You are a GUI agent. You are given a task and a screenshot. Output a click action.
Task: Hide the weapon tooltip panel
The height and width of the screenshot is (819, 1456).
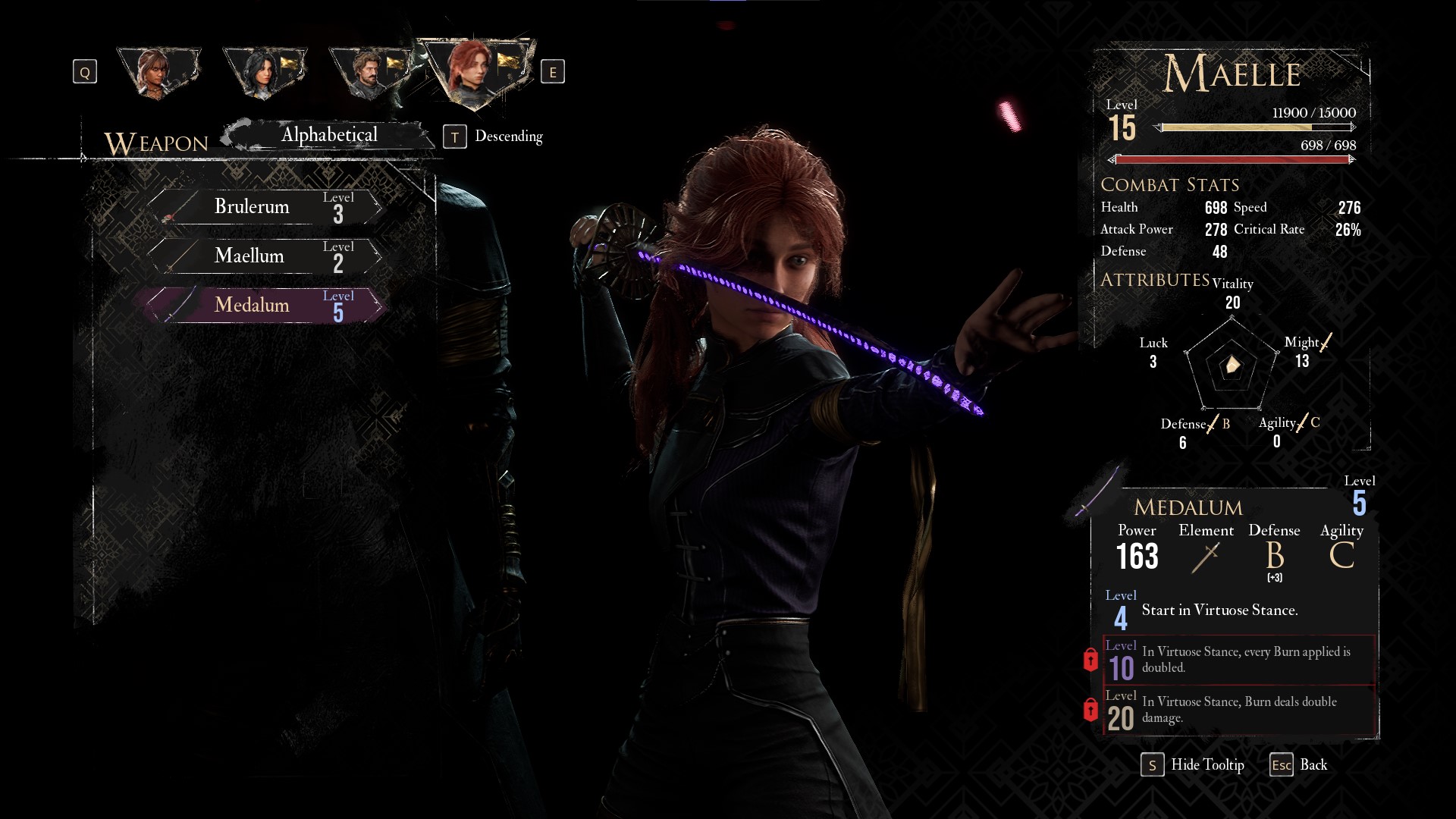1193,765
